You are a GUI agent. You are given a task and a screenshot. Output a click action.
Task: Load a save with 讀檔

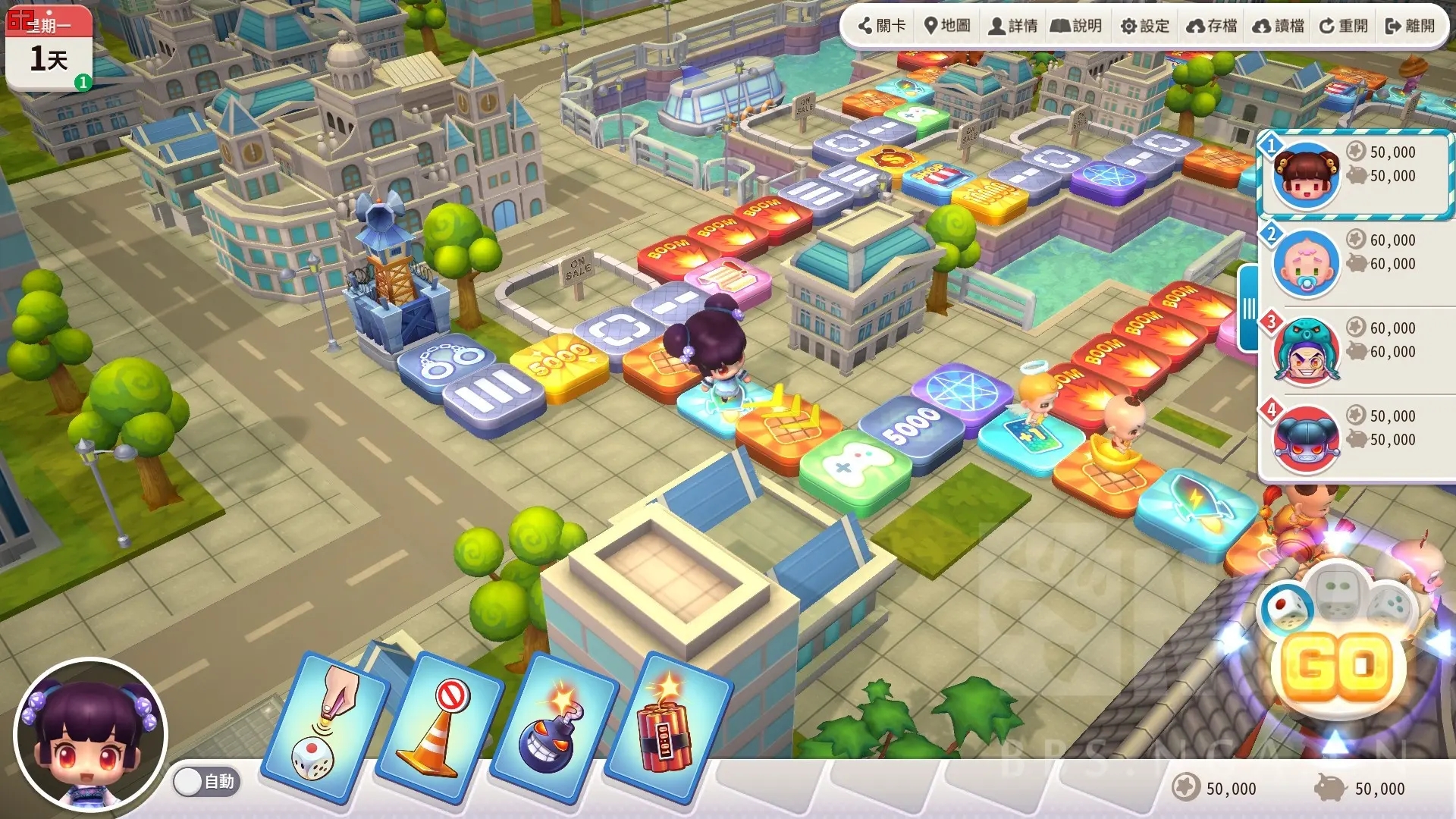1279,26
